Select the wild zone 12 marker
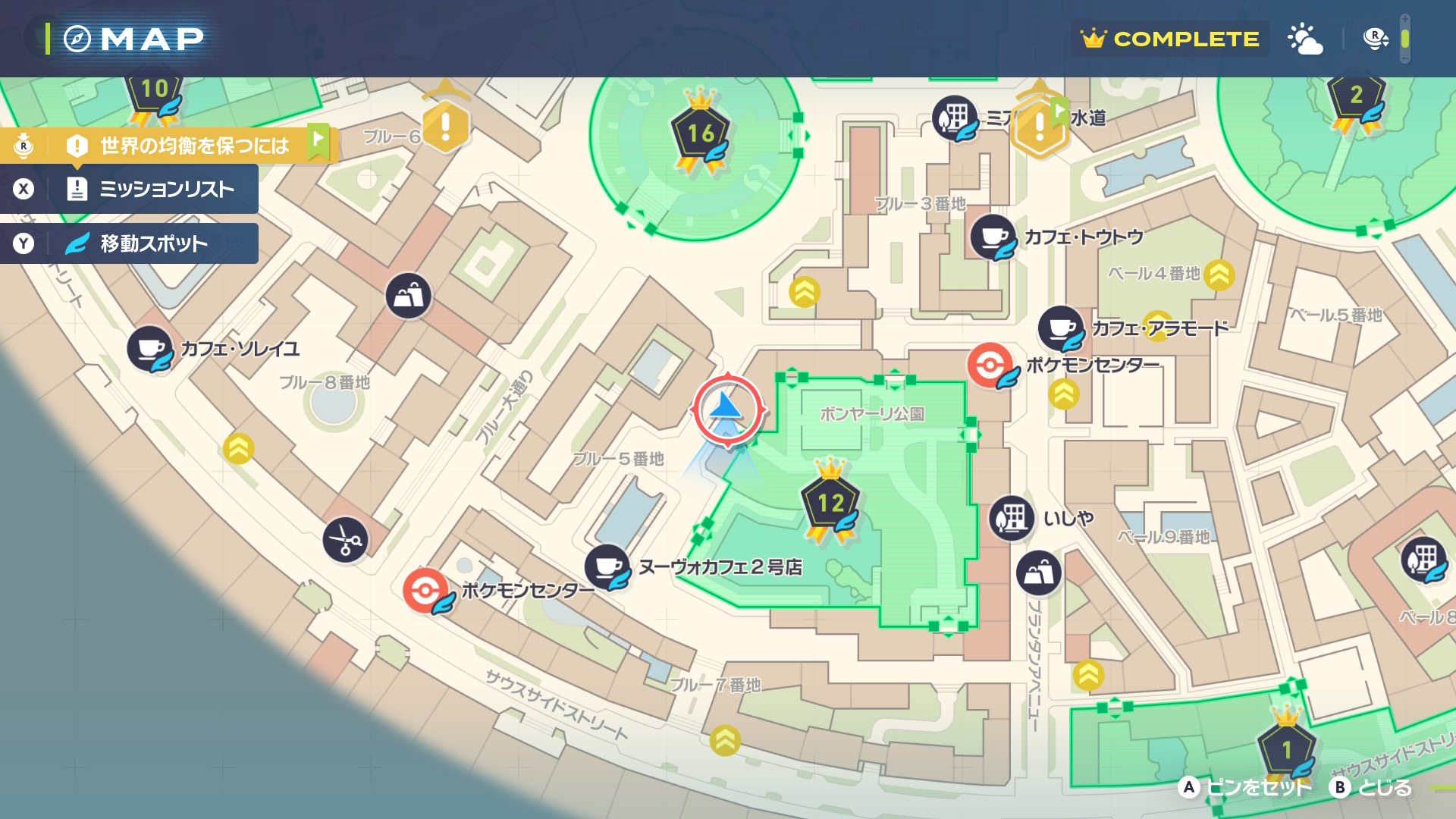The image size is (1456, 819). coord(830,504)
